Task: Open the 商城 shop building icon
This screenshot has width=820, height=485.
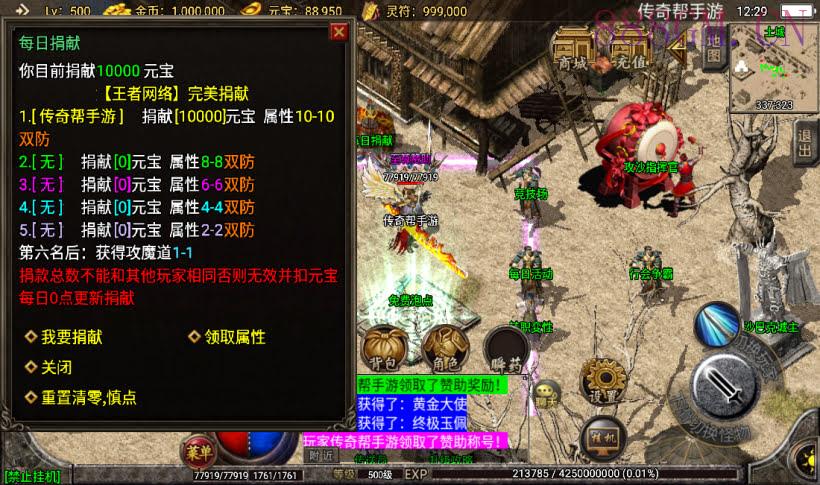Action: coord(575,48)
